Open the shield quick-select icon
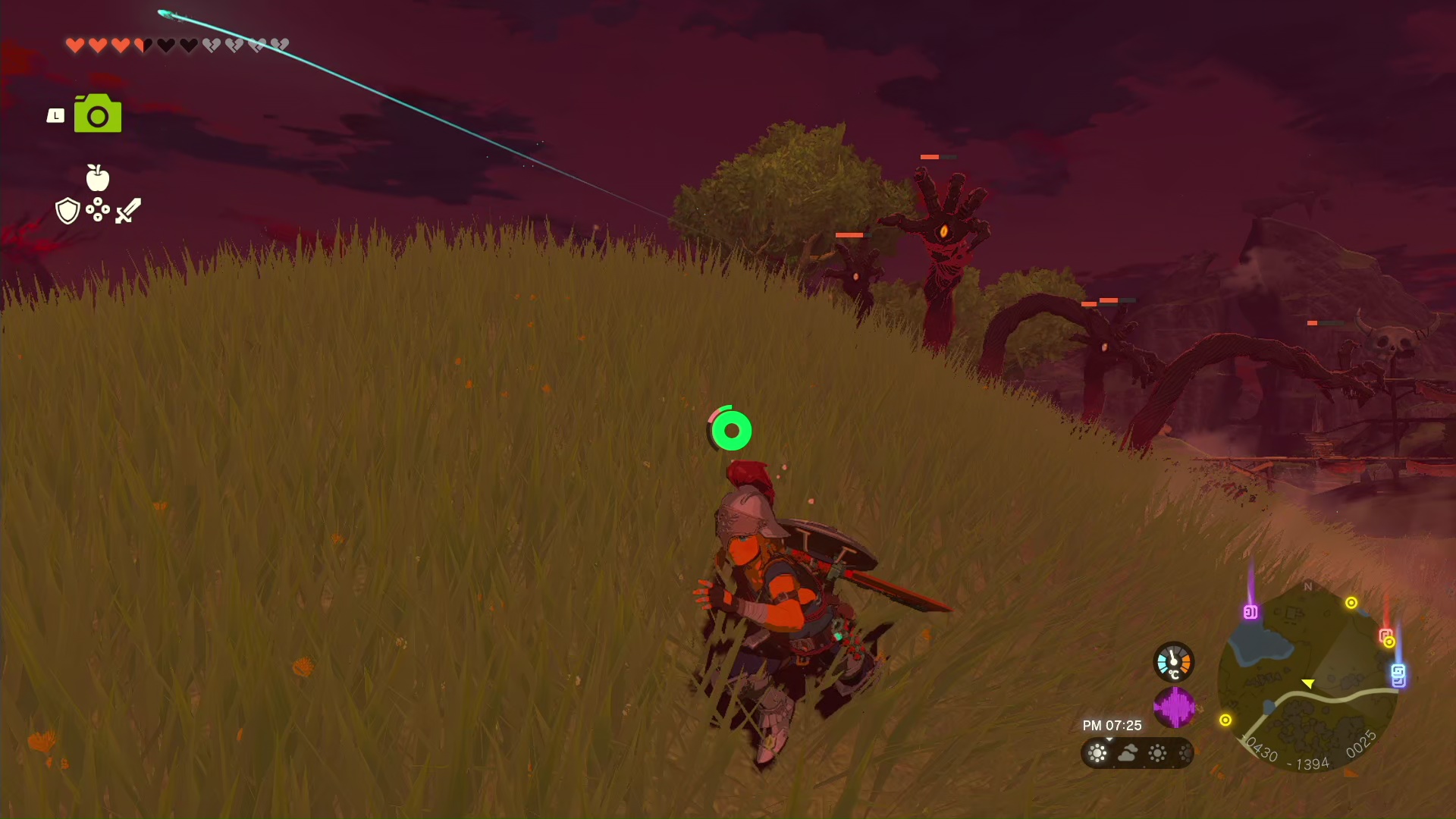Screen dimensions: 1456x819 point(67,211)
